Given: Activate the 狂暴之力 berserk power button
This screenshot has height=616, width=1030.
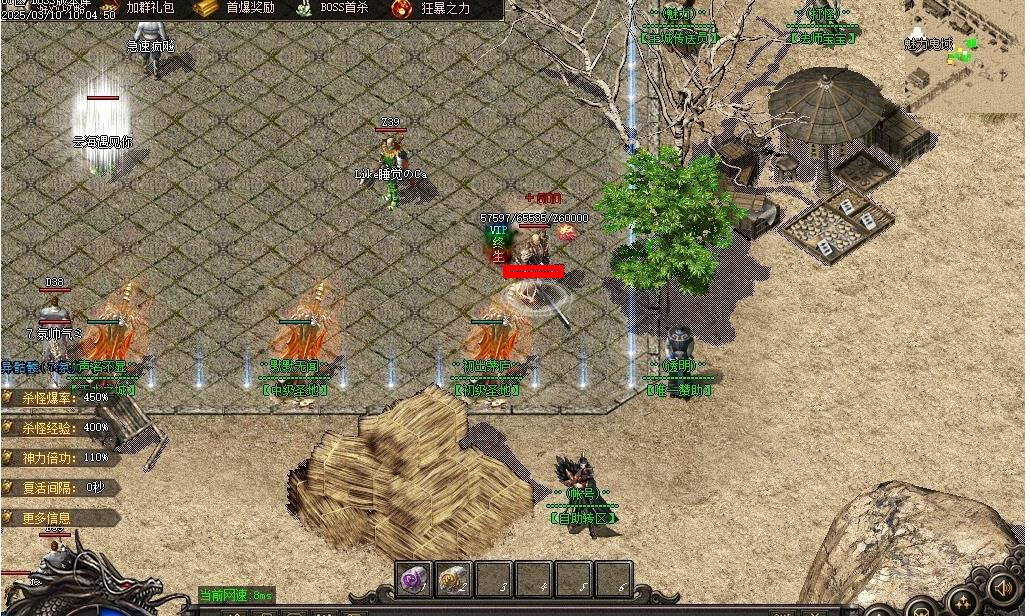Looking at the screenshot, I should (x=432, y=9).
